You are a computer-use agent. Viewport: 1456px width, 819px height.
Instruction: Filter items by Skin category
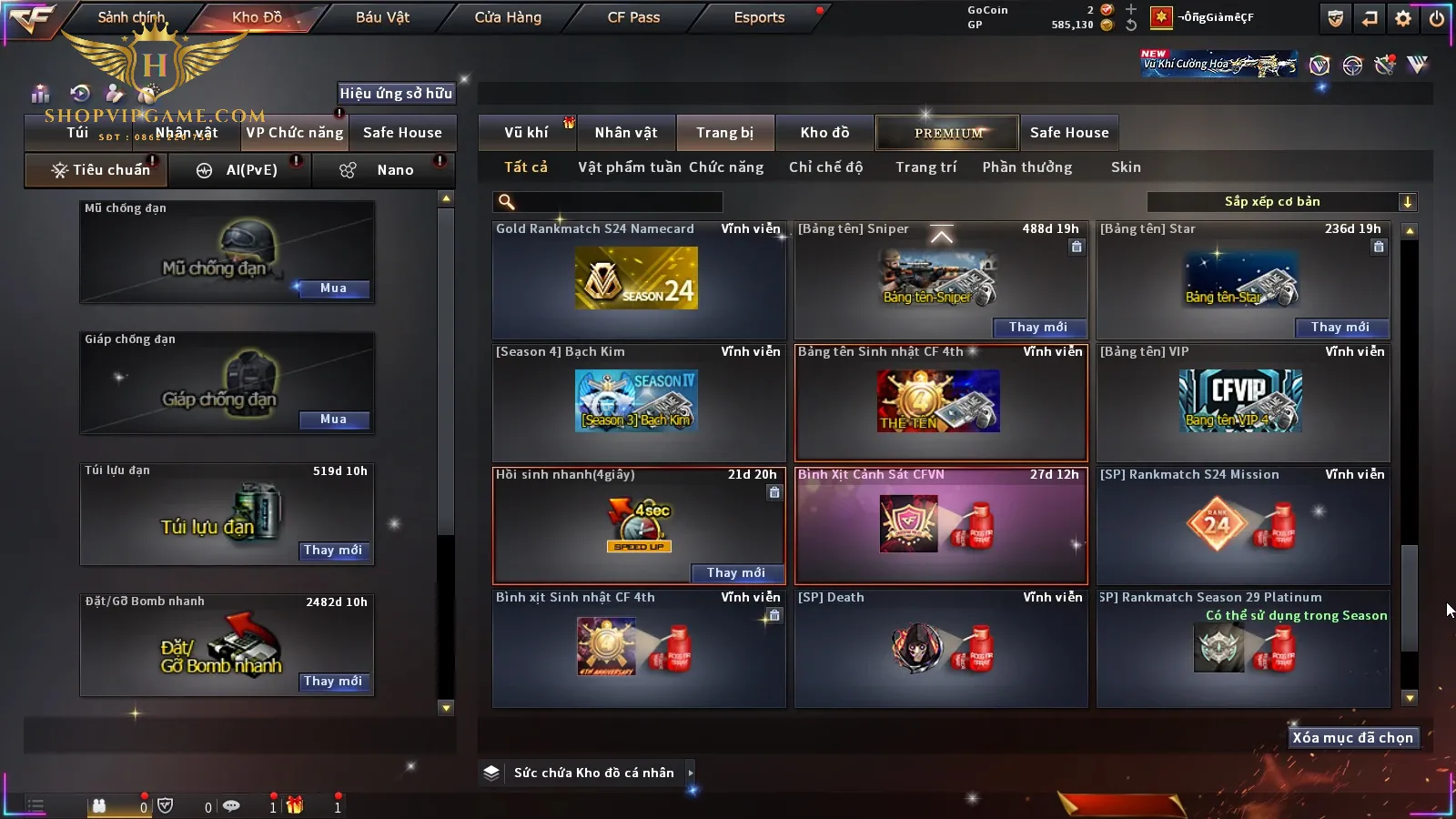pos(1126,167)
